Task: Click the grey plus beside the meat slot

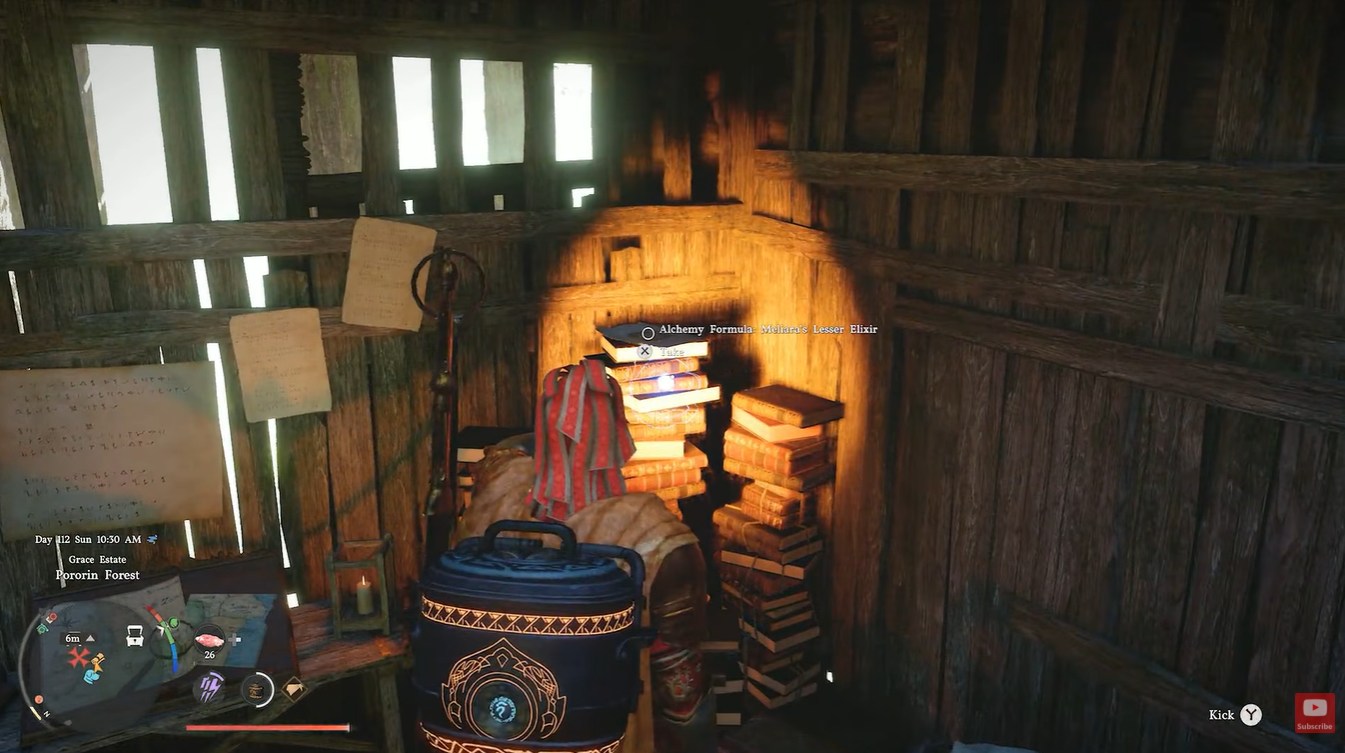Action: tap(235, 639)
